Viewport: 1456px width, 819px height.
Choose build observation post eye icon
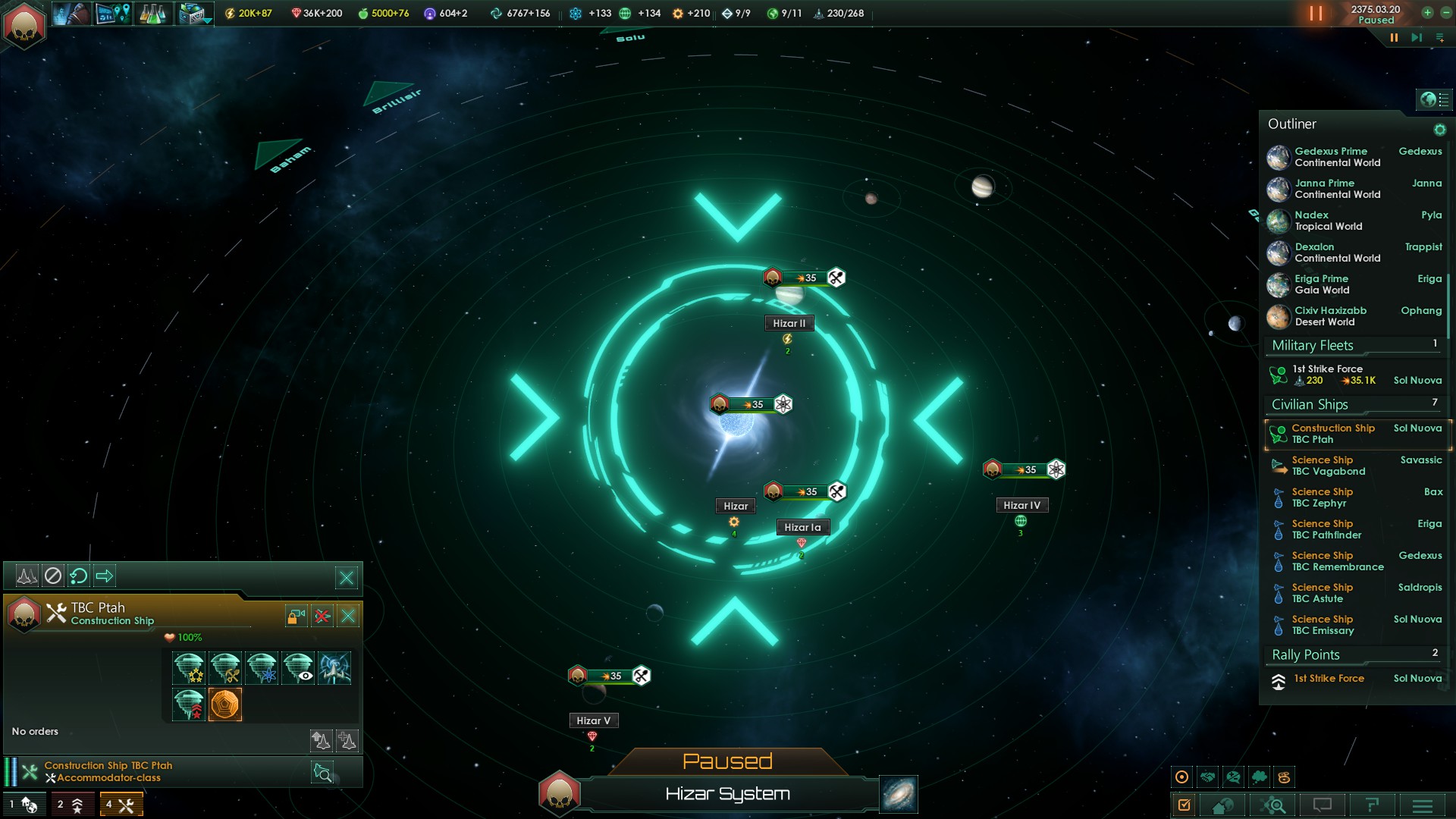coord(298,668)
